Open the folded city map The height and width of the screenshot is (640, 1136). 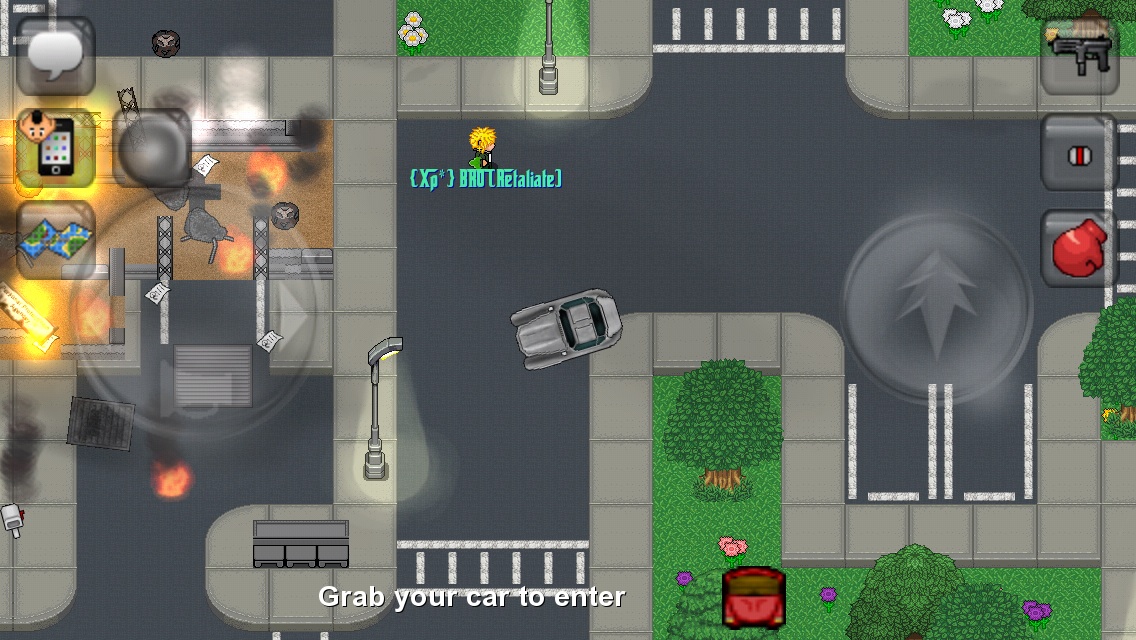tap(56, 240)
